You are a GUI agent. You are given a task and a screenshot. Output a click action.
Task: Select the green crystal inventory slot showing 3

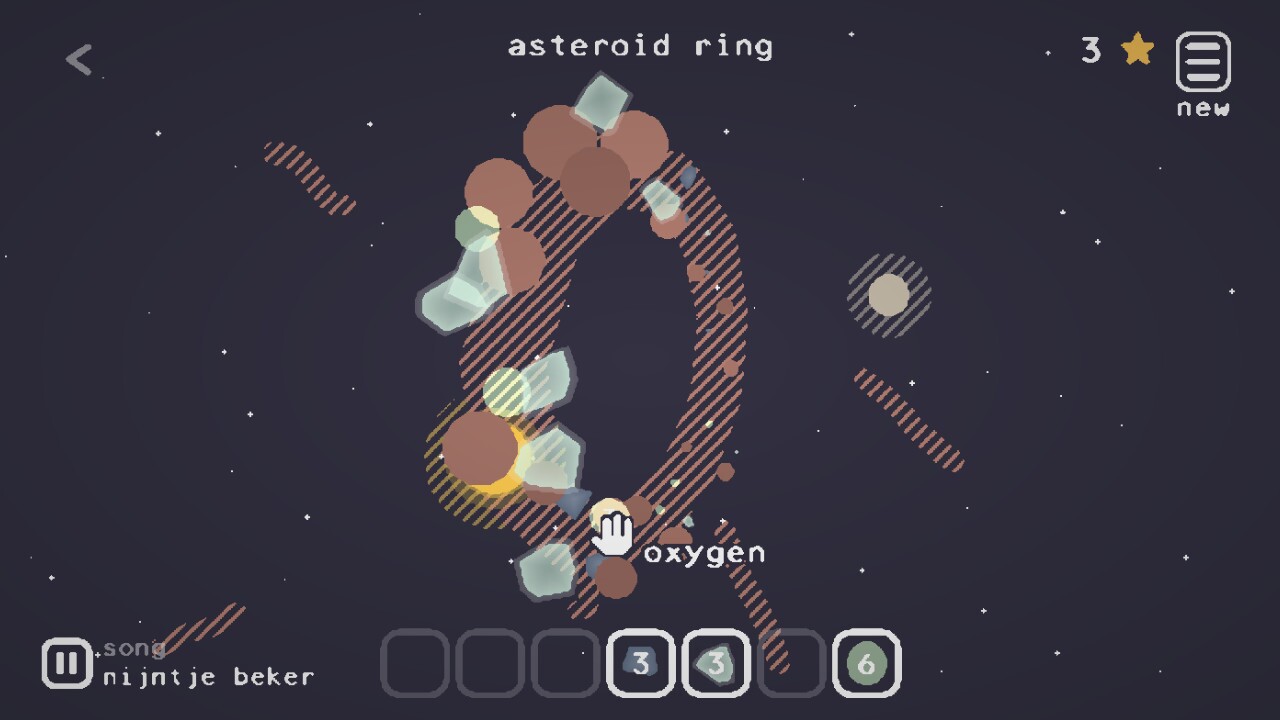point(716,662)
